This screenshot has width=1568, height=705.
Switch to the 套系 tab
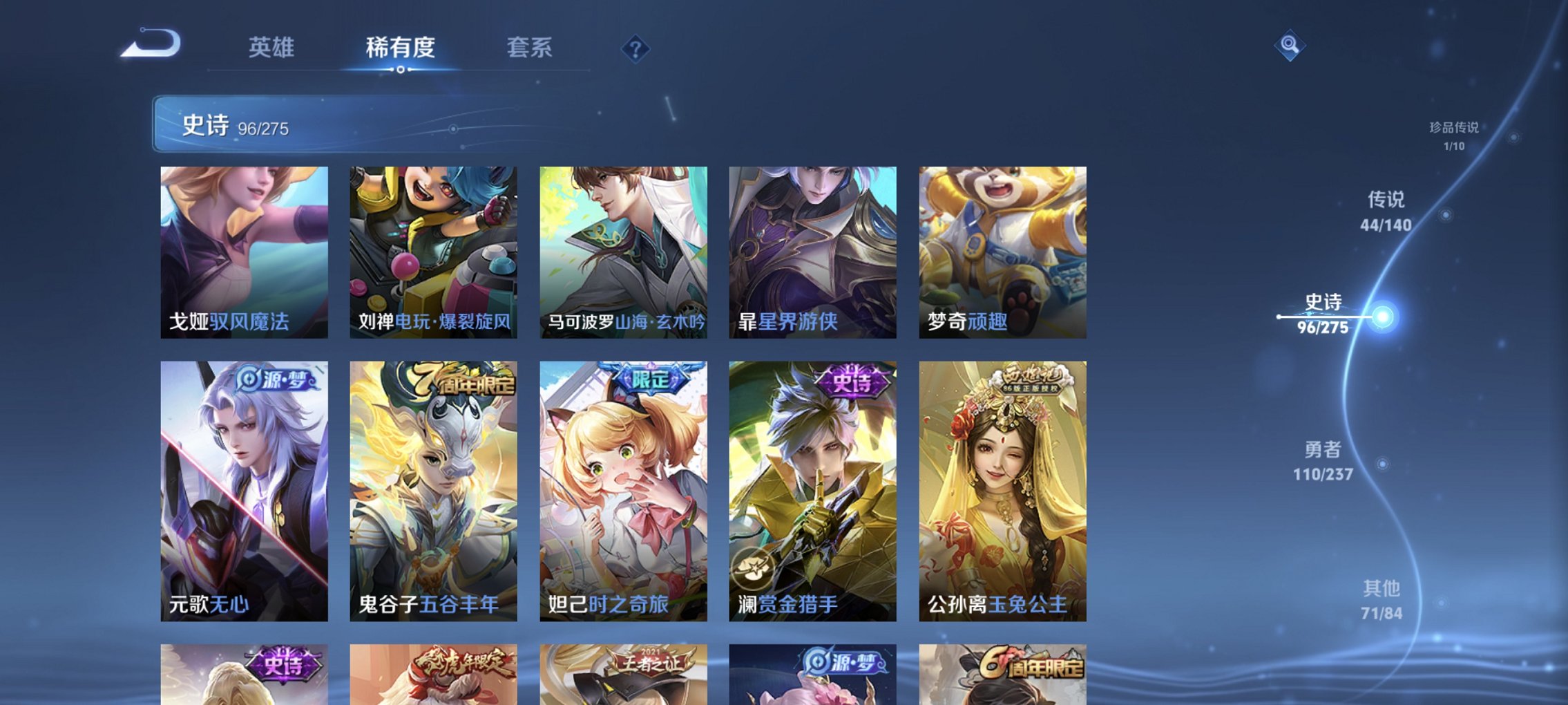[528, 47]
